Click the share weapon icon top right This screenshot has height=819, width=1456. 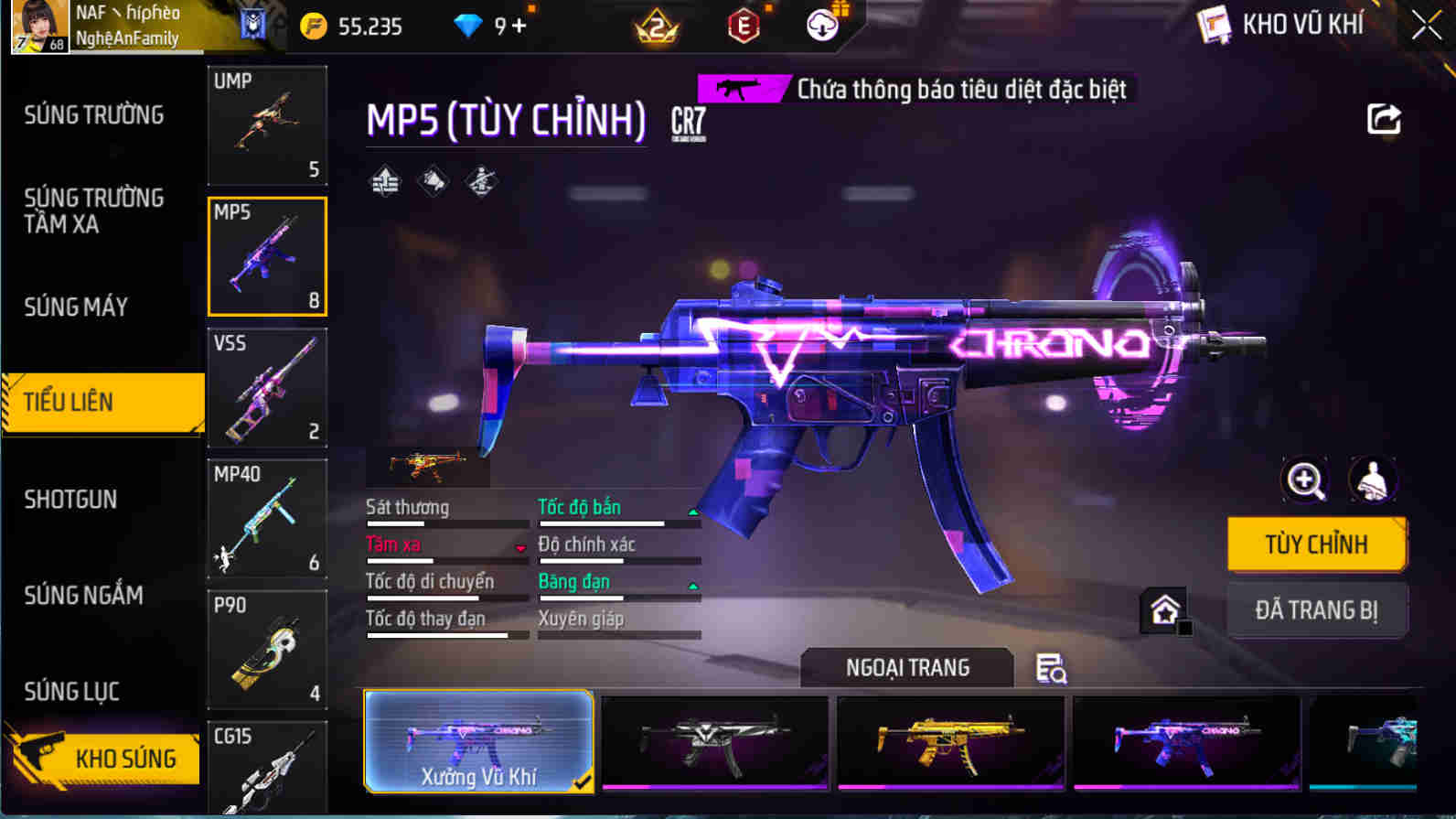click(1383, 119)
